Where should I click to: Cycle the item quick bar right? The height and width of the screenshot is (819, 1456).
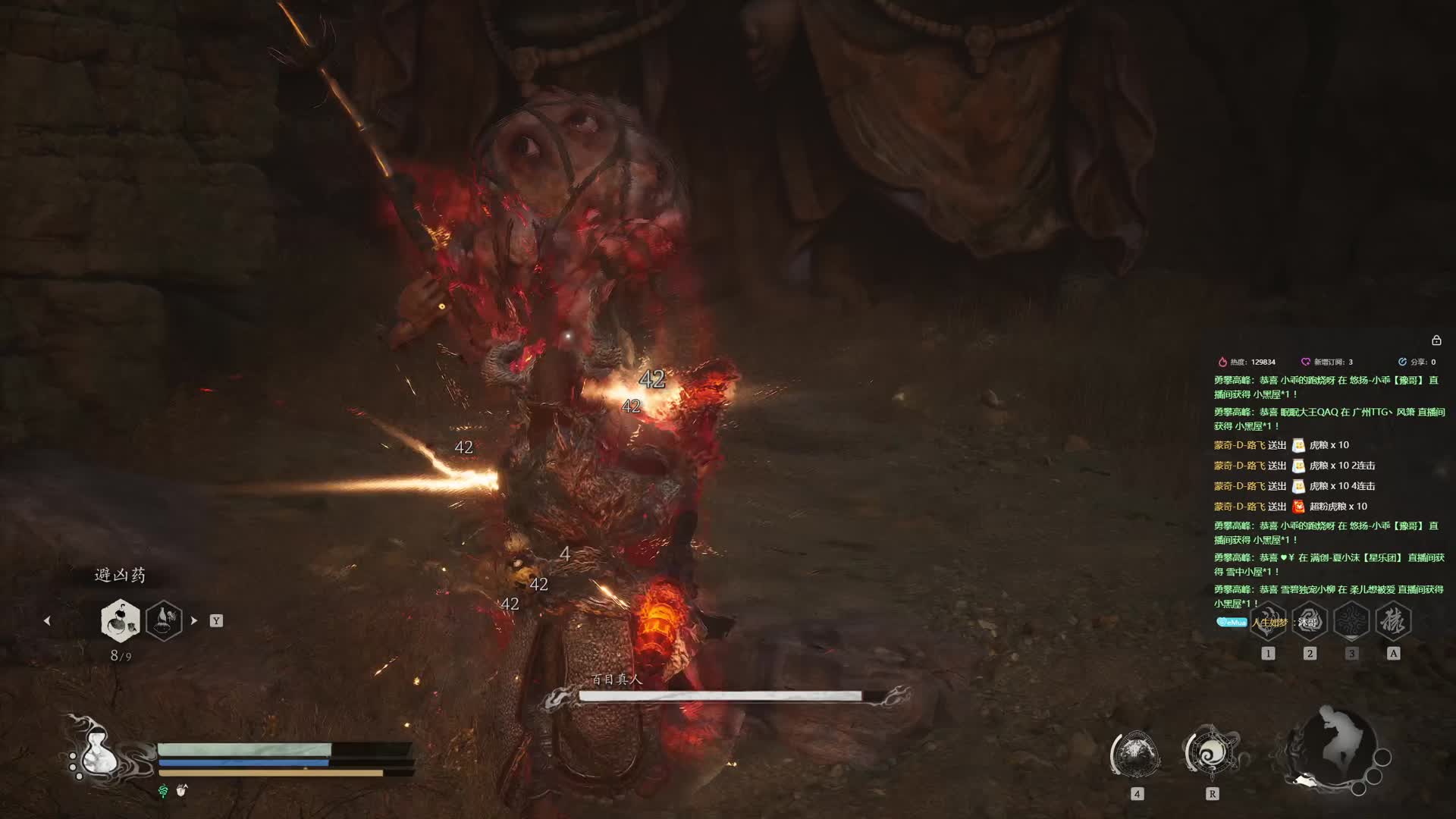click(x=194, y=620)
